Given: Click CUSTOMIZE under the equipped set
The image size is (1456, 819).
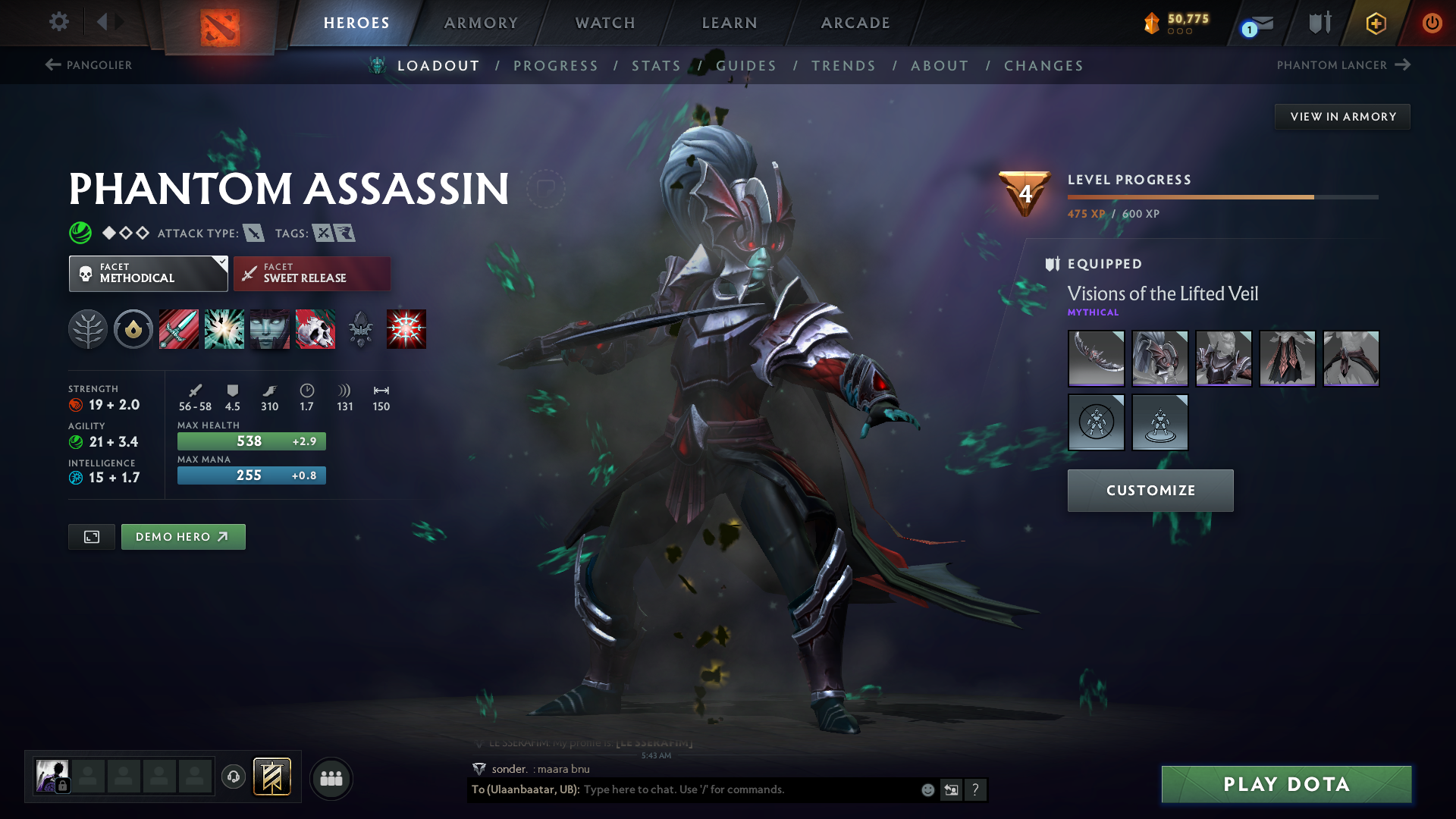Looking at the screenshot, I should 1150,490.
